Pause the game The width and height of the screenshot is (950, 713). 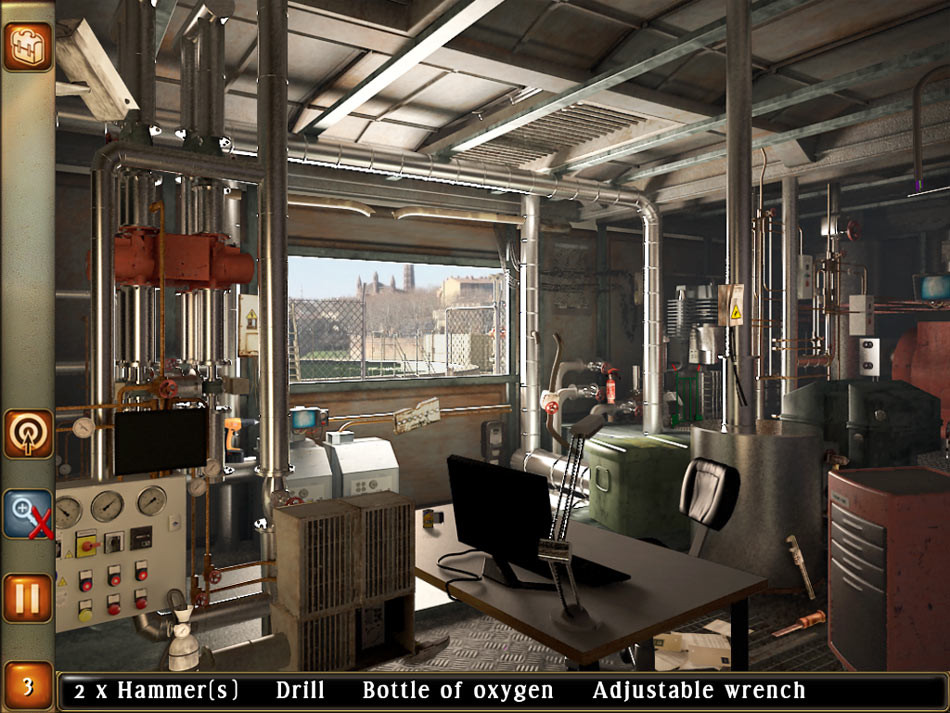click(27, 598)
